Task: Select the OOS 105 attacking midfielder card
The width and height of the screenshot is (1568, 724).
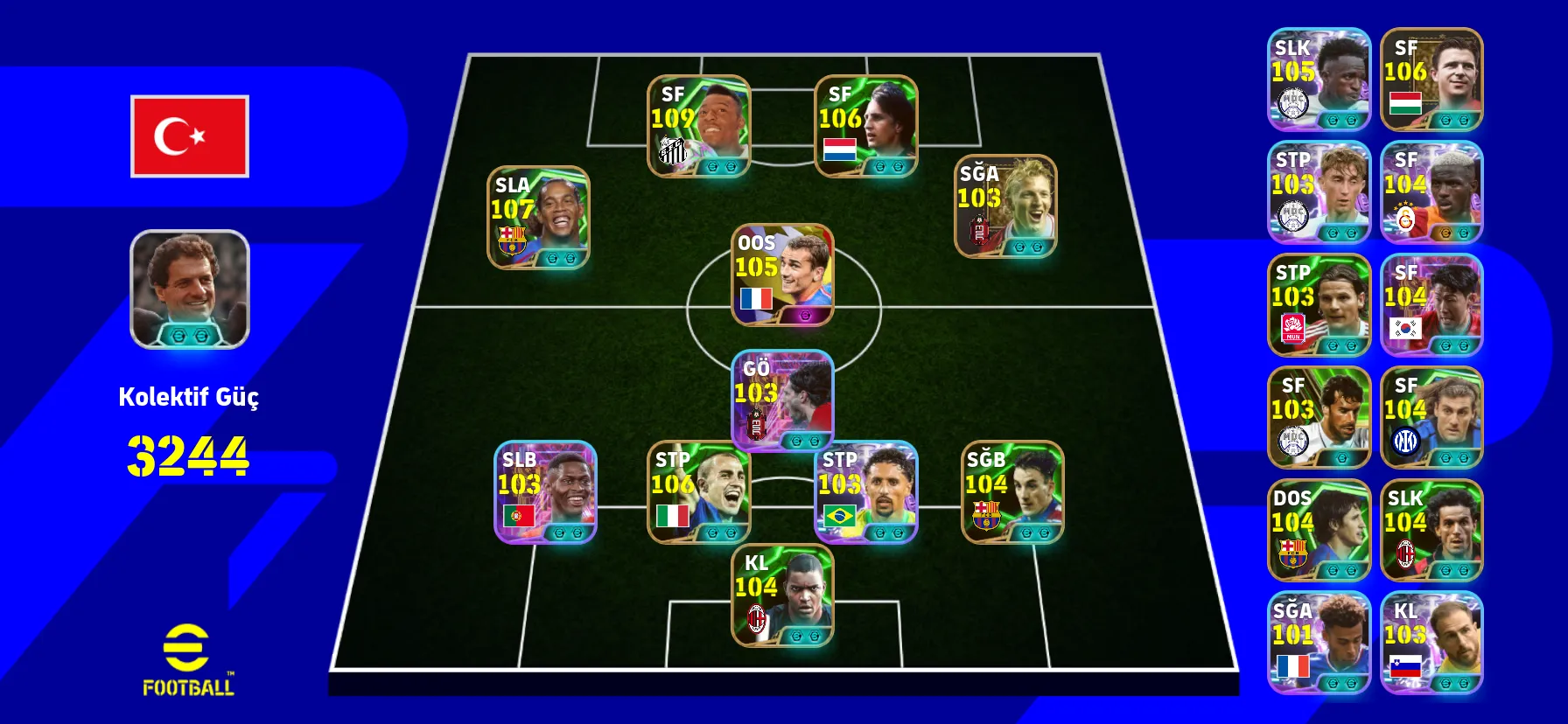Action: pos(782,275)
